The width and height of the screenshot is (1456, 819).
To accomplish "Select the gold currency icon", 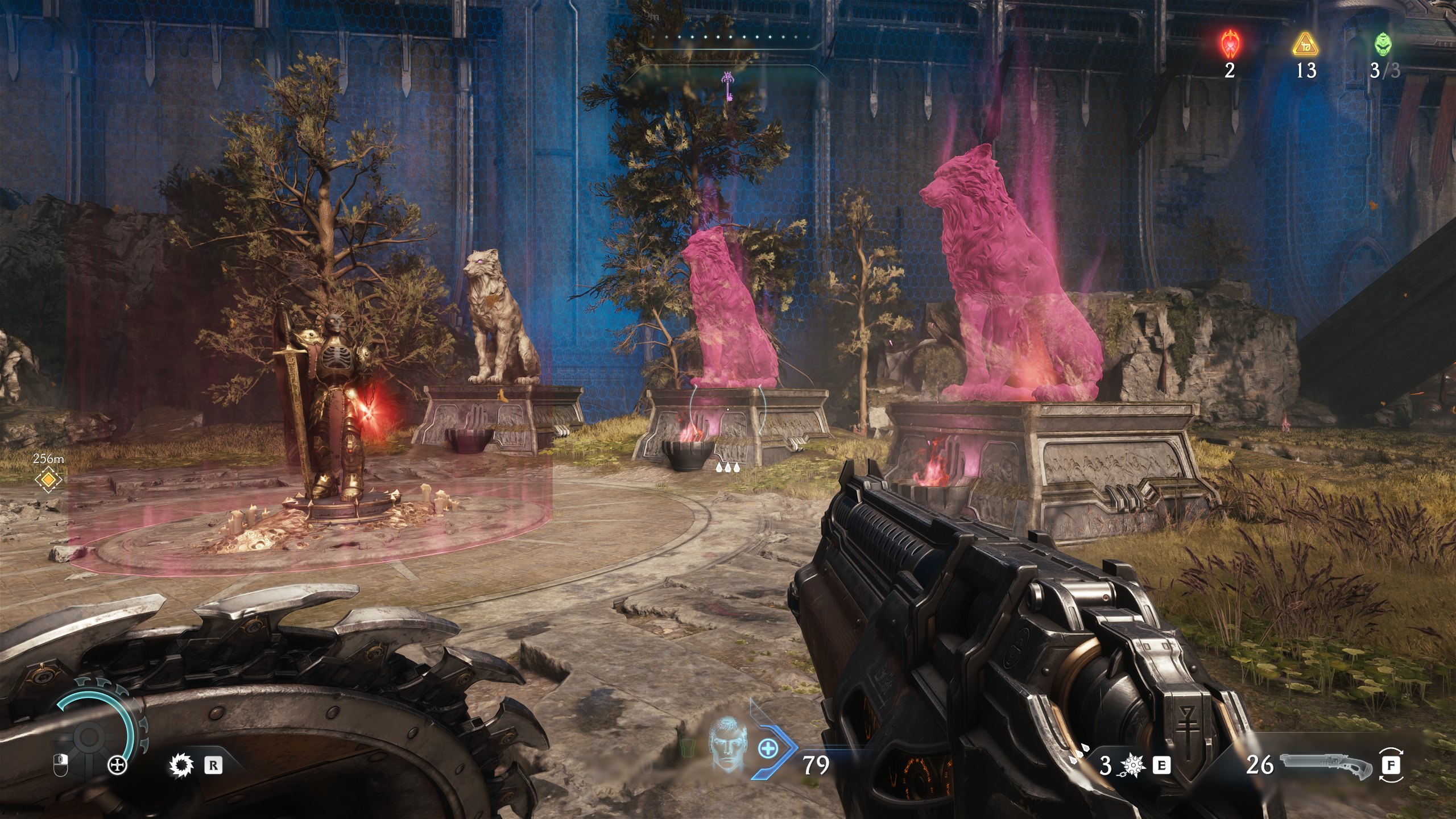I will tap(1305, 44).
